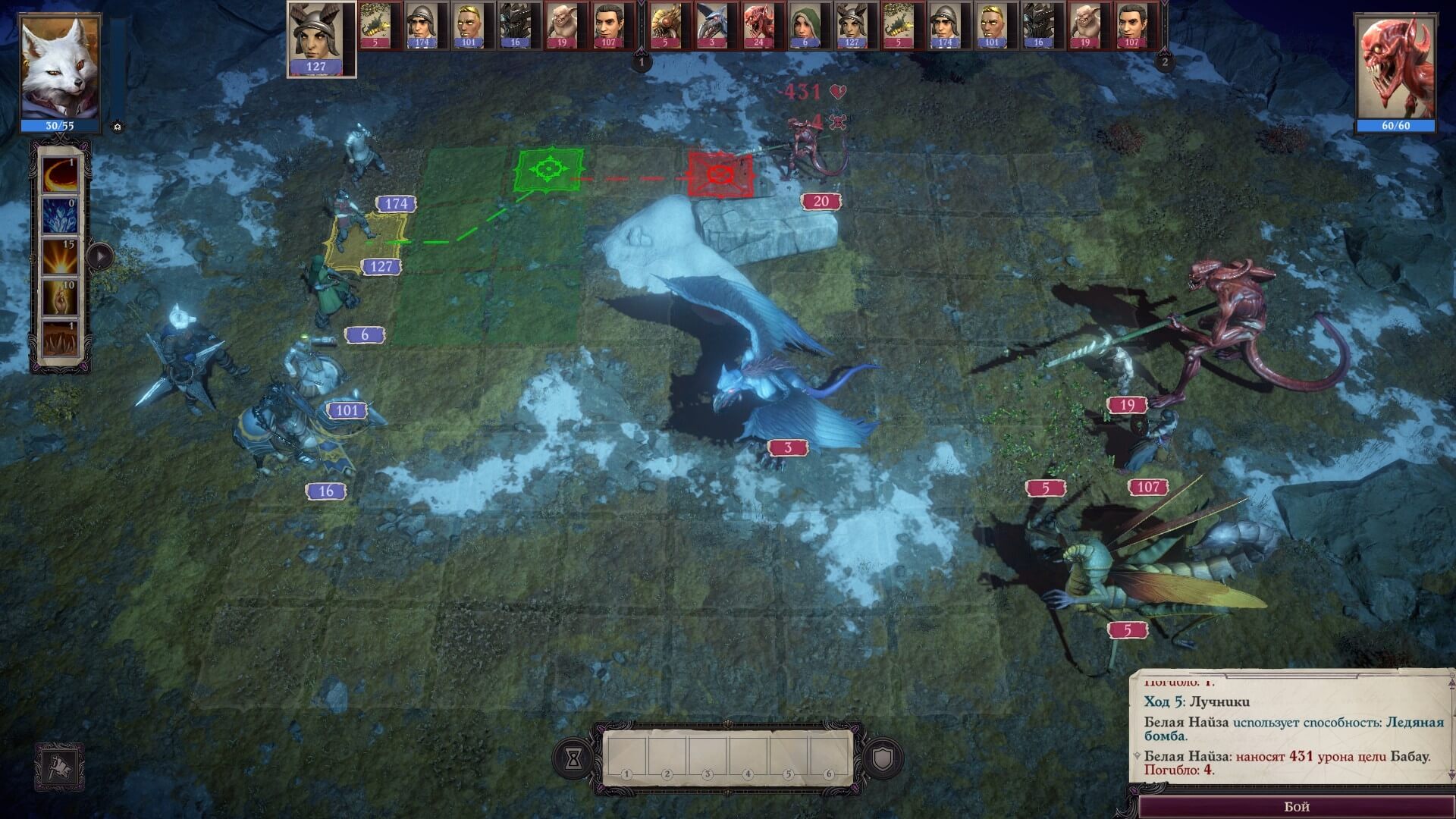Screen dimensions: 1456x819
Task: Defend using the shield button
Action: pos(883,758)
